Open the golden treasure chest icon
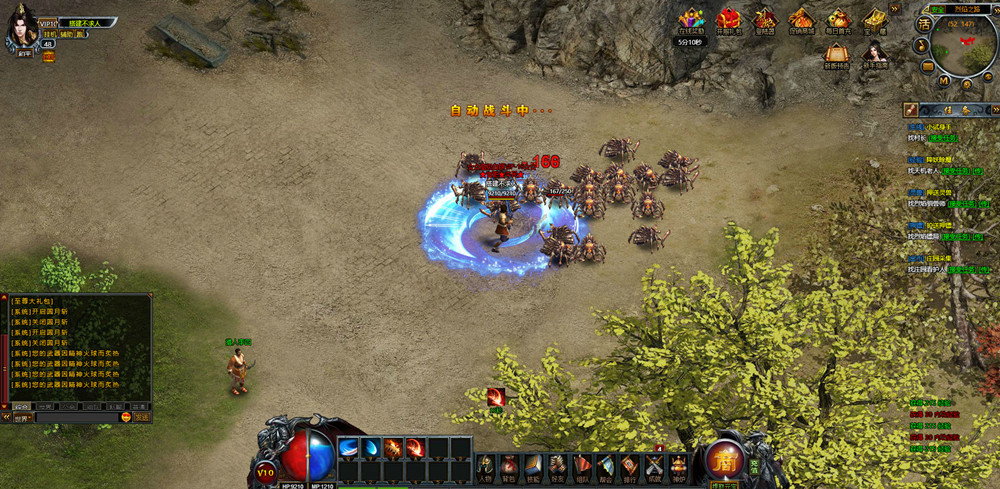1000x489 pixels. coord(875,20)
